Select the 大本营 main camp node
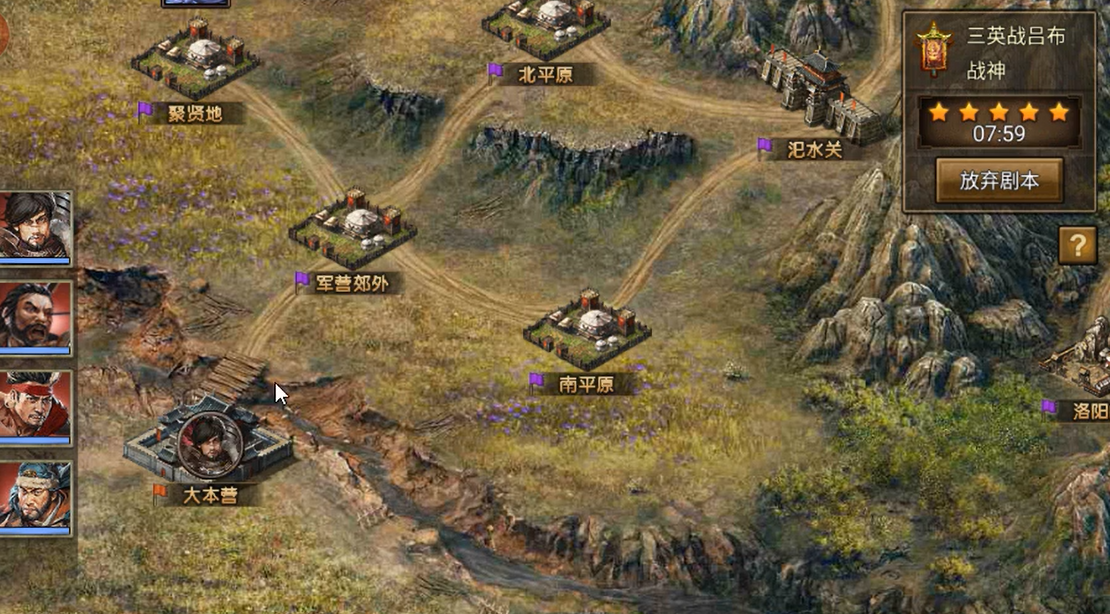The width and height of the screenshot is (1110, 614). click(x=208, y=447)
